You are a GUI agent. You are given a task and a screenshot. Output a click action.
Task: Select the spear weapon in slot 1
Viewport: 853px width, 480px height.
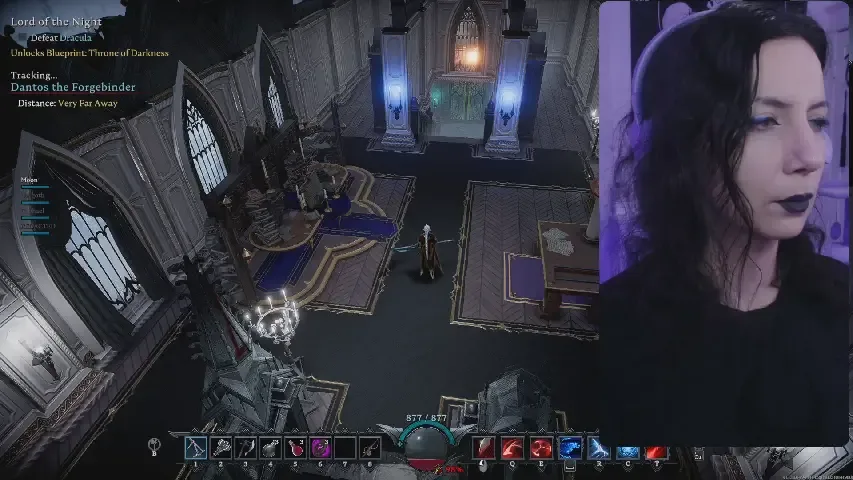[x=195, y=449]
